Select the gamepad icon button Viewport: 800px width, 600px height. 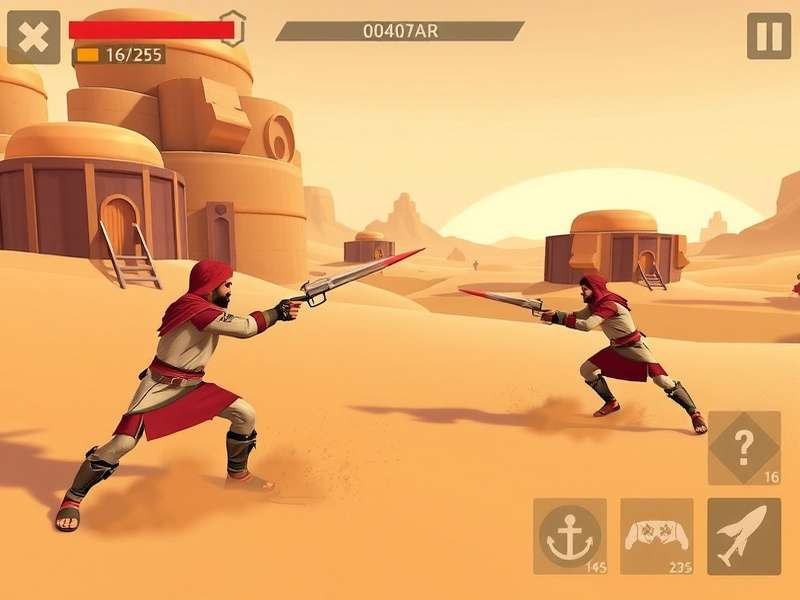coord(656,536)
